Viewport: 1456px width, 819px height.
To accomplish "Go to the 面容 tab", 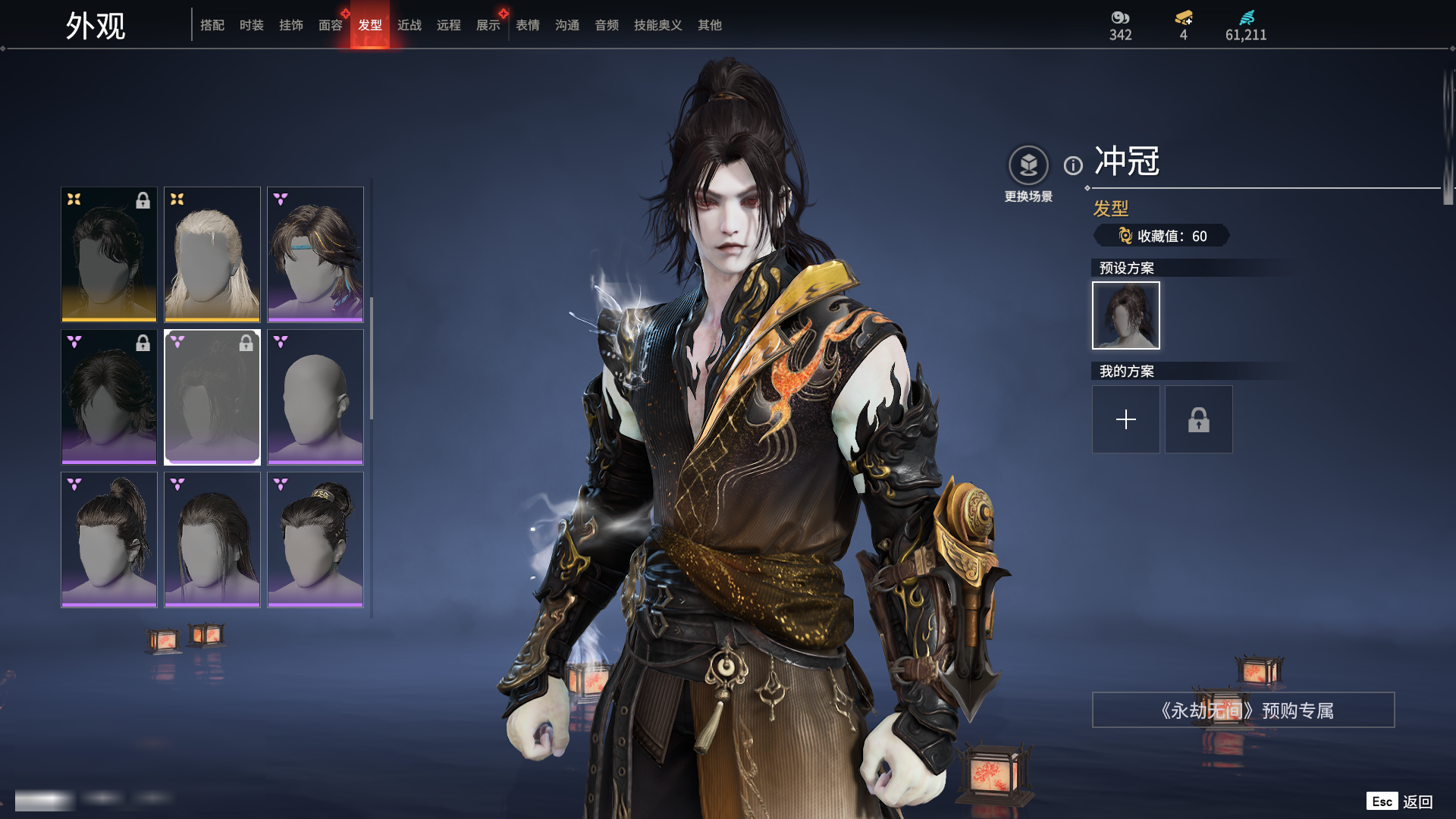I will coord(331,25).
